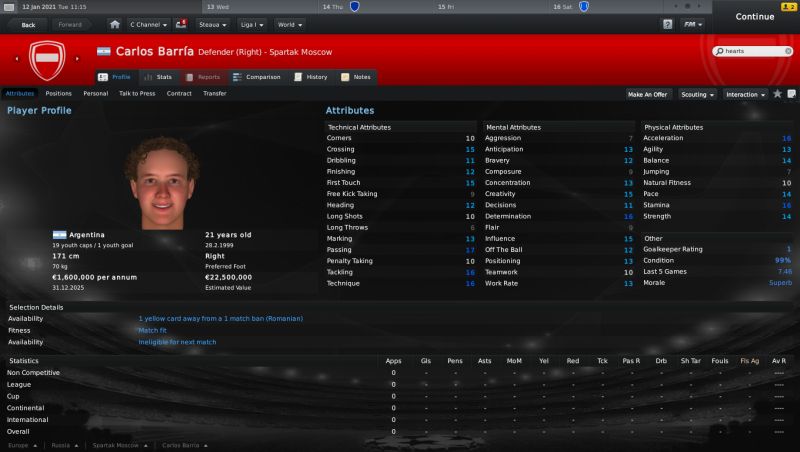Open the home screen icon
800x452 pixels.
click(115, 24)
